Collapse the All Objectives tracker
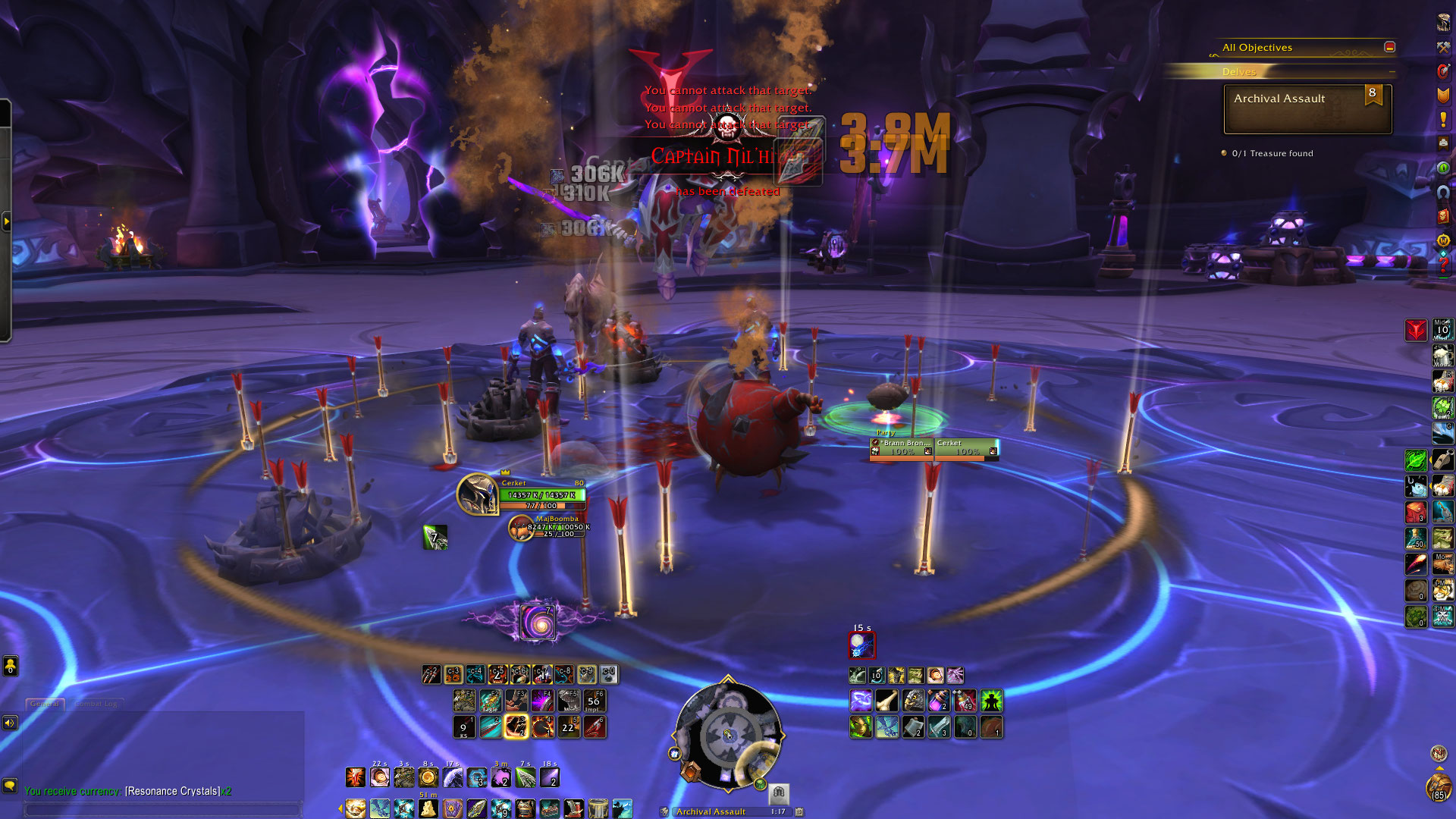This screenshot has height=819, width=1456. 1389,47
